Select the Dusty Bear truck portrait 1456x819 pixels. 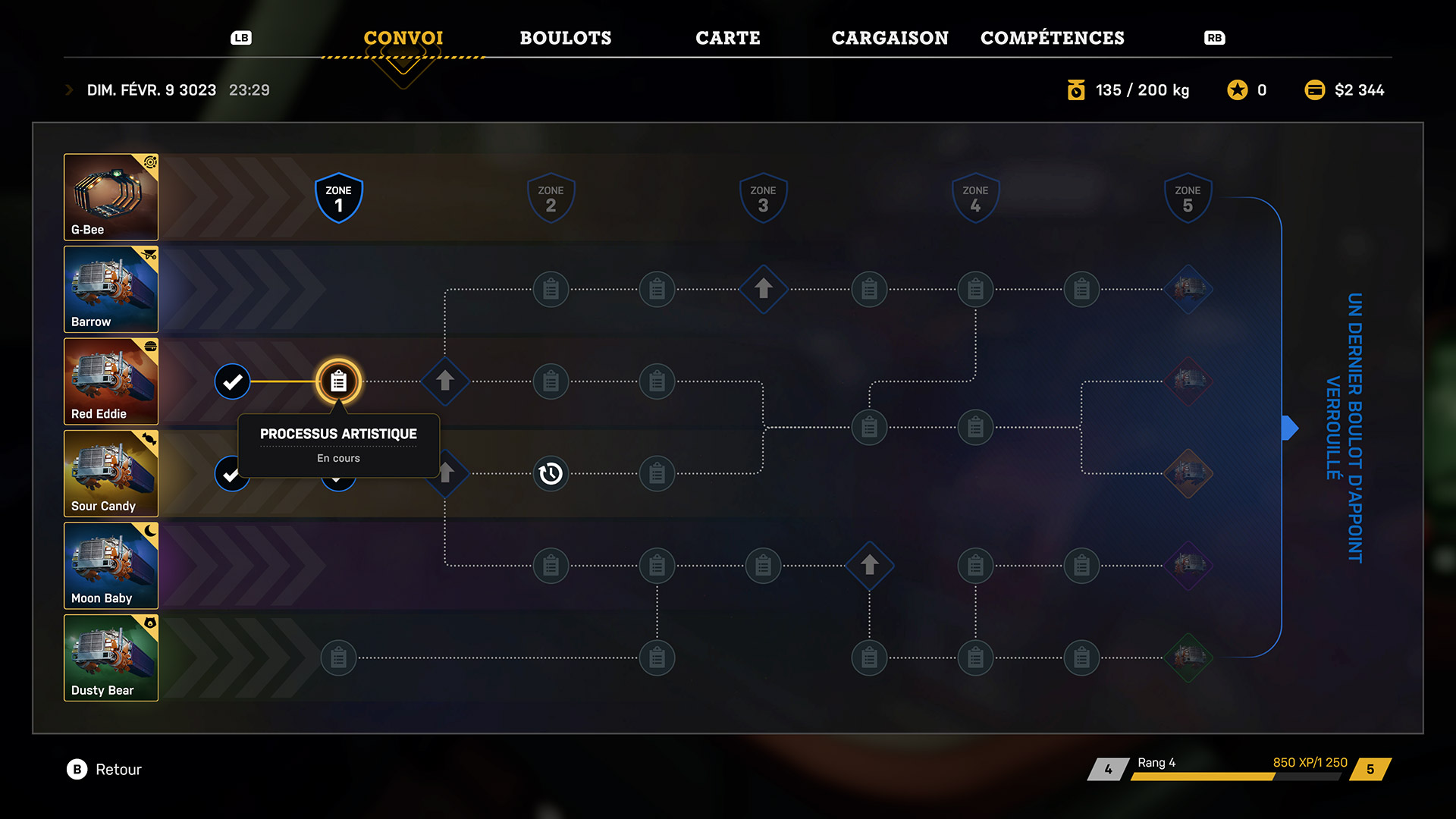(x=111, y=658)
